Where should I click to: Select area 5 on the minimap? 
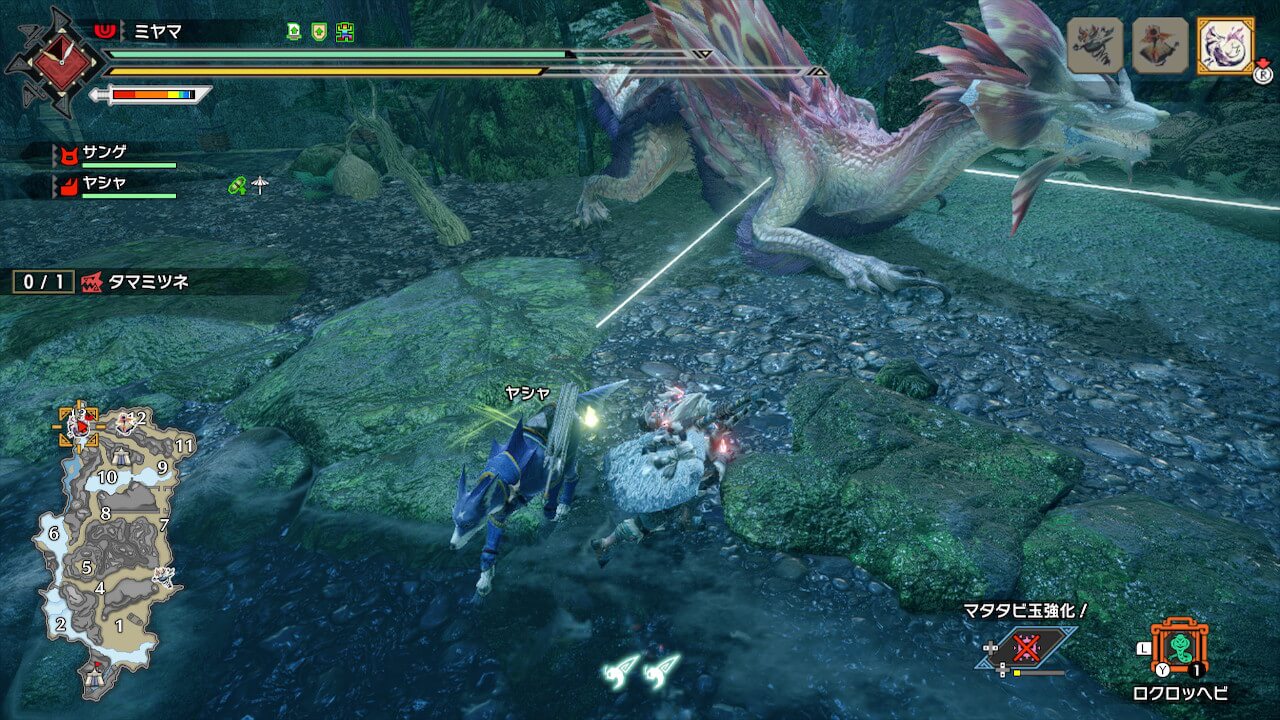87,567
